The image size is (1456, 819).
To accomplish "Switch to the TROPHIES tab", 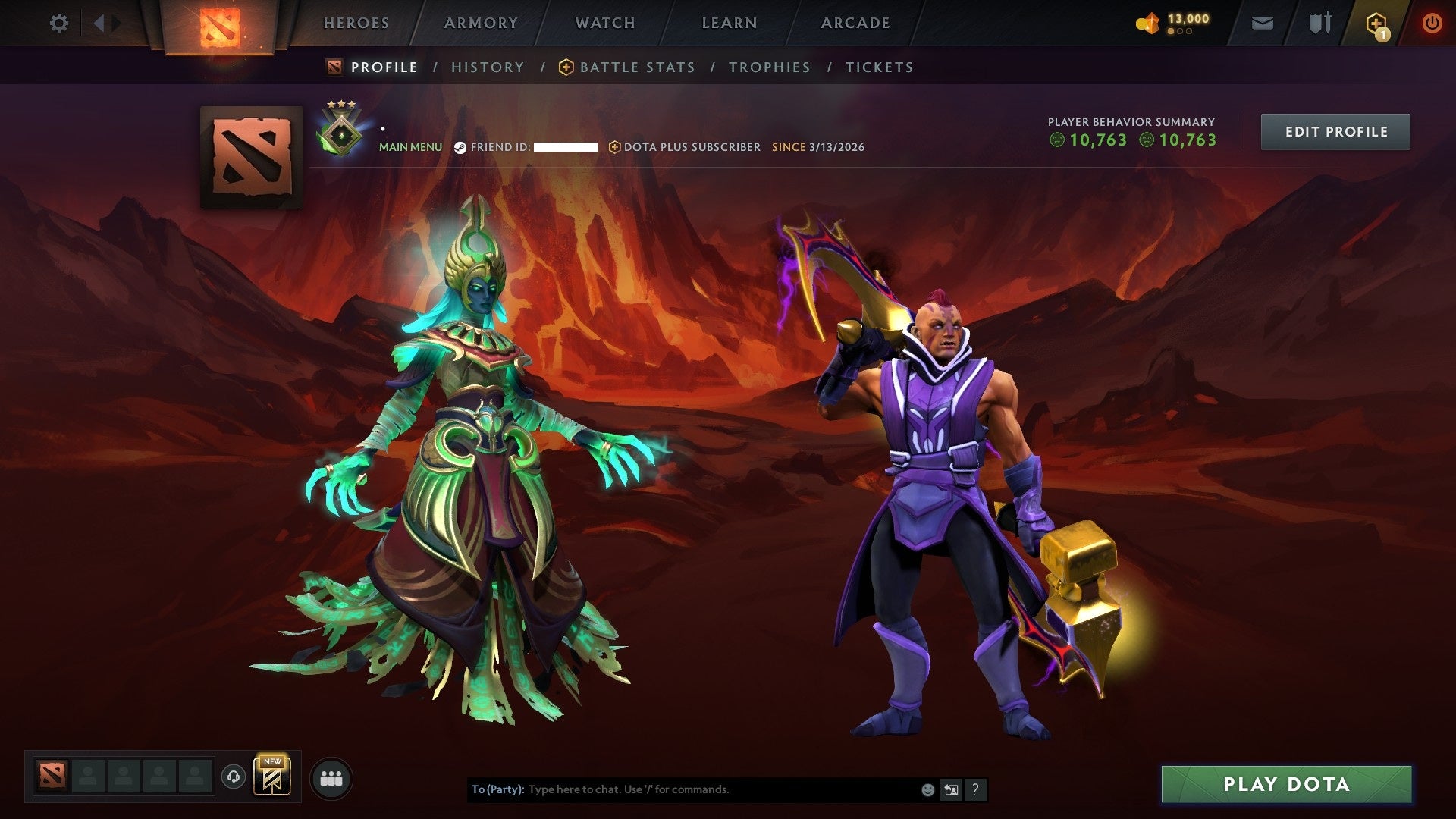I will [x=770, y=67].
